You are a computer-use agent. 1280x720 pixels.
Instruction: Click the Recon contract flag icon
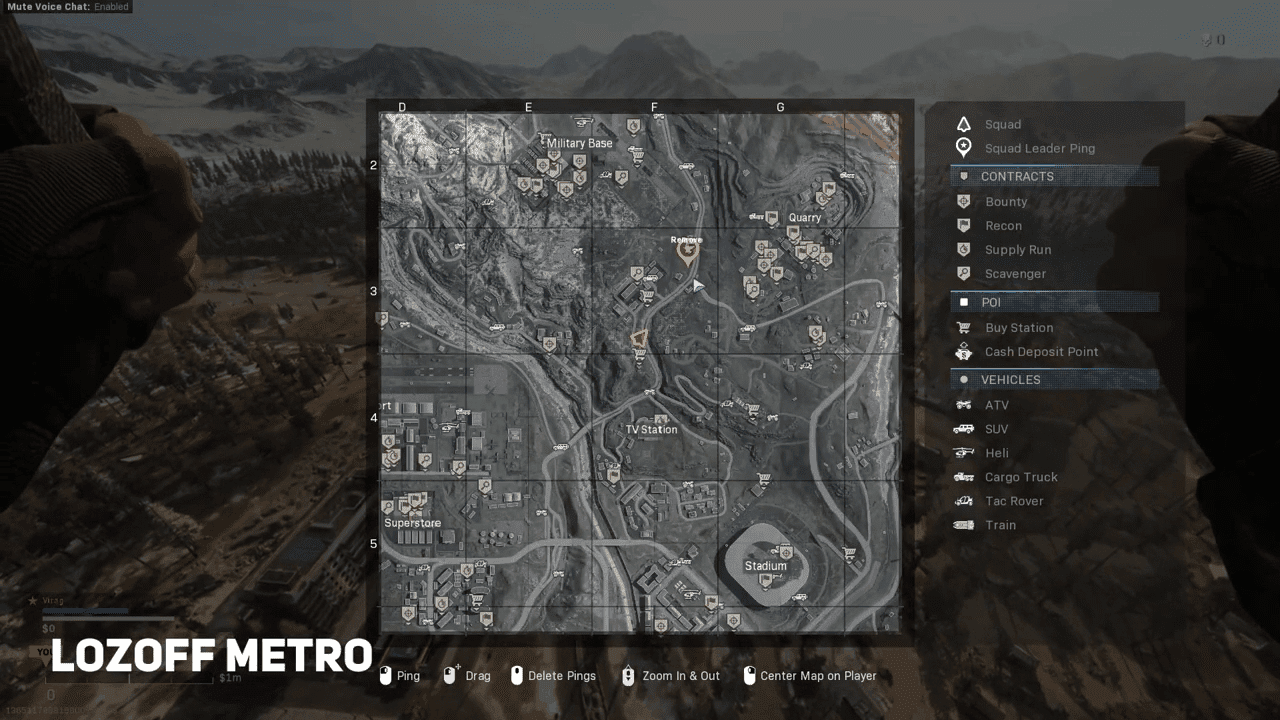click(963, 225)
